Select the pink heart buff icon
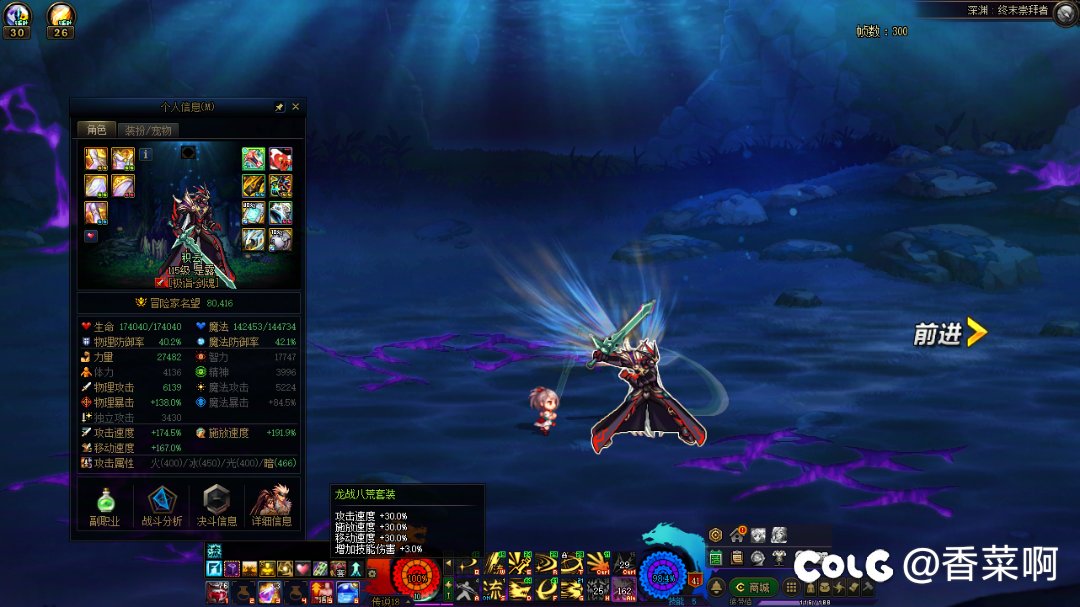 pos(302,568)
